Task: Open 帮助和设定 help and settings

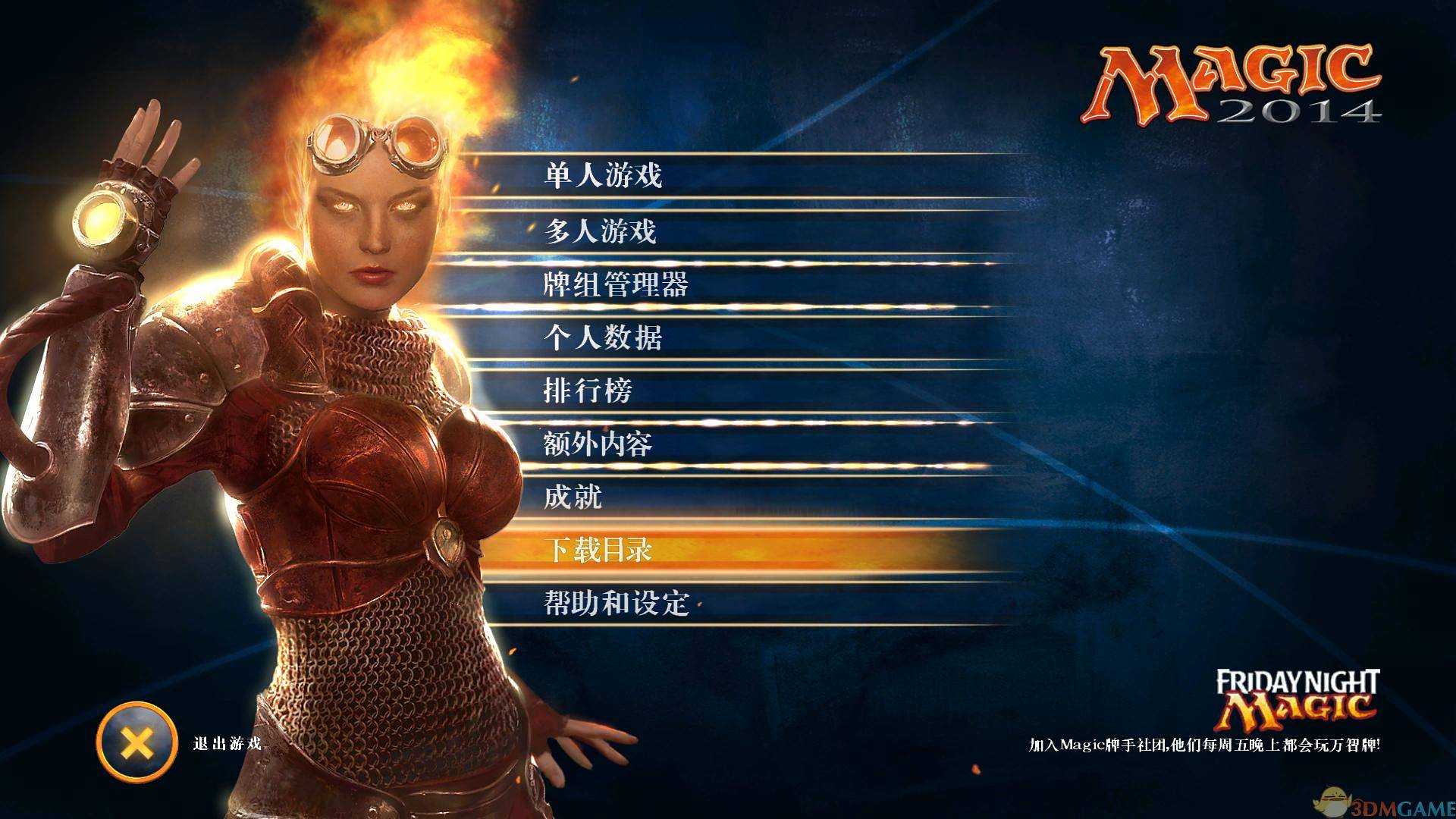Action: 616,604
